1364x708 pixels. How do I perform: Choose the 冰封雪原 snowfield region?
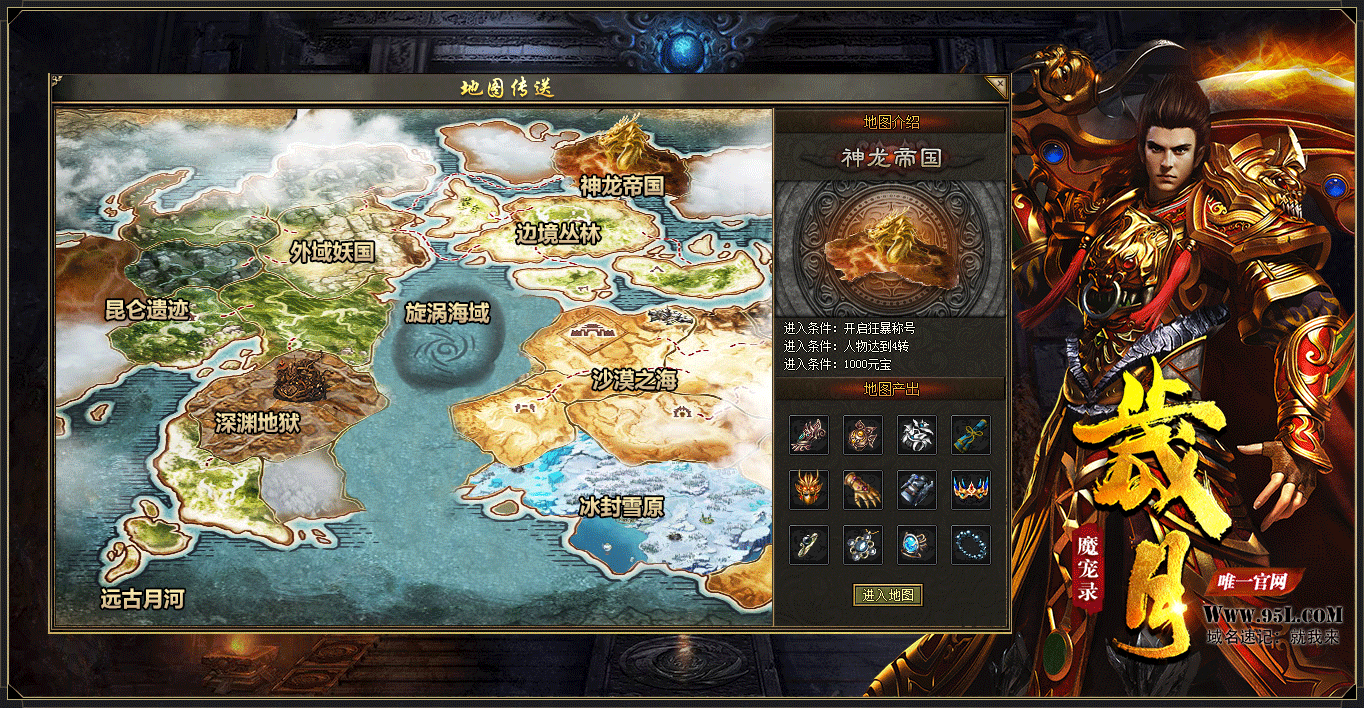[620, 507]
